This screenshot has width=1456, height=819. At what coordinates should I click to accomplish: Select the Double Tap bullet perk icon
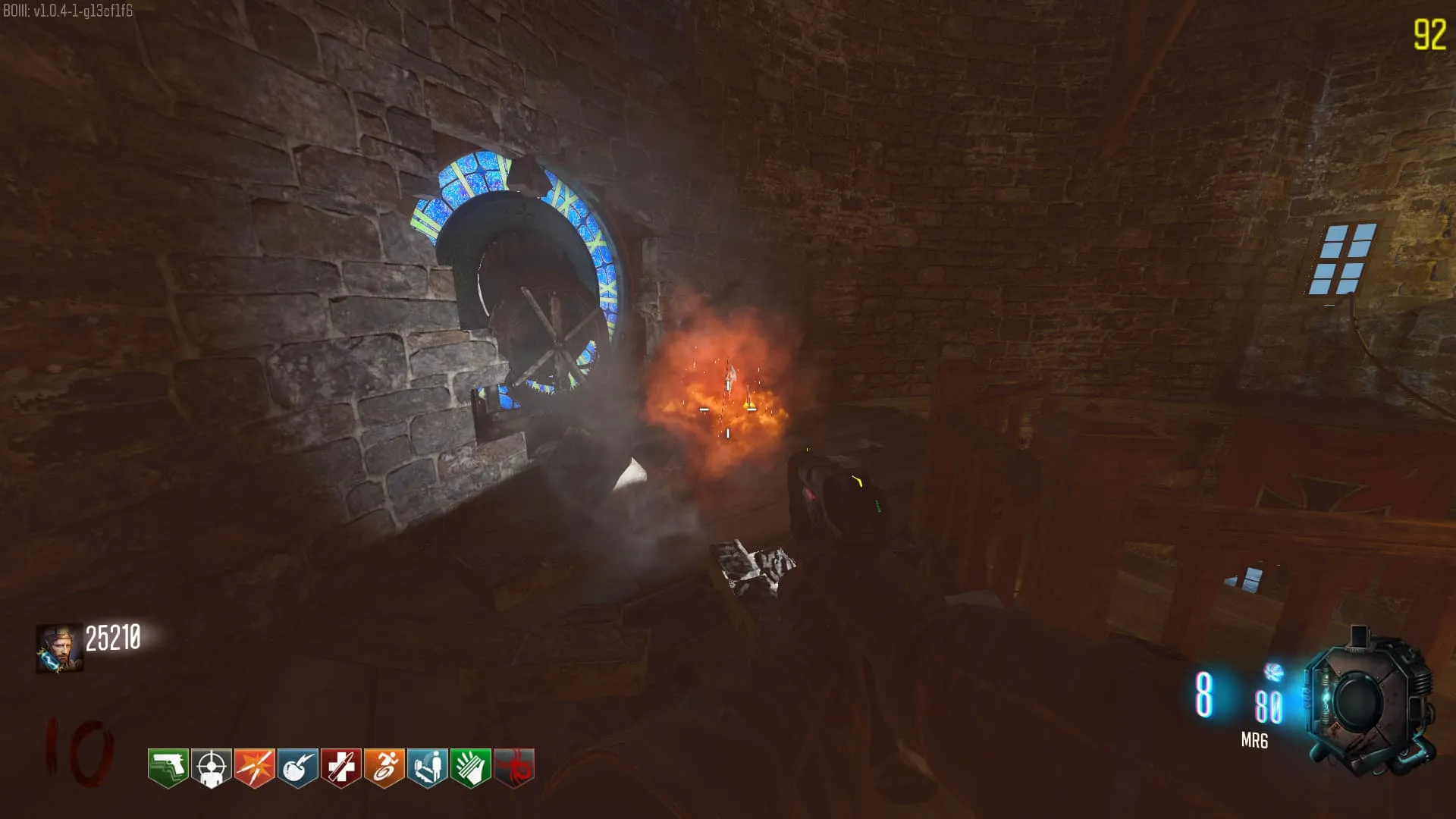point(254,768)
